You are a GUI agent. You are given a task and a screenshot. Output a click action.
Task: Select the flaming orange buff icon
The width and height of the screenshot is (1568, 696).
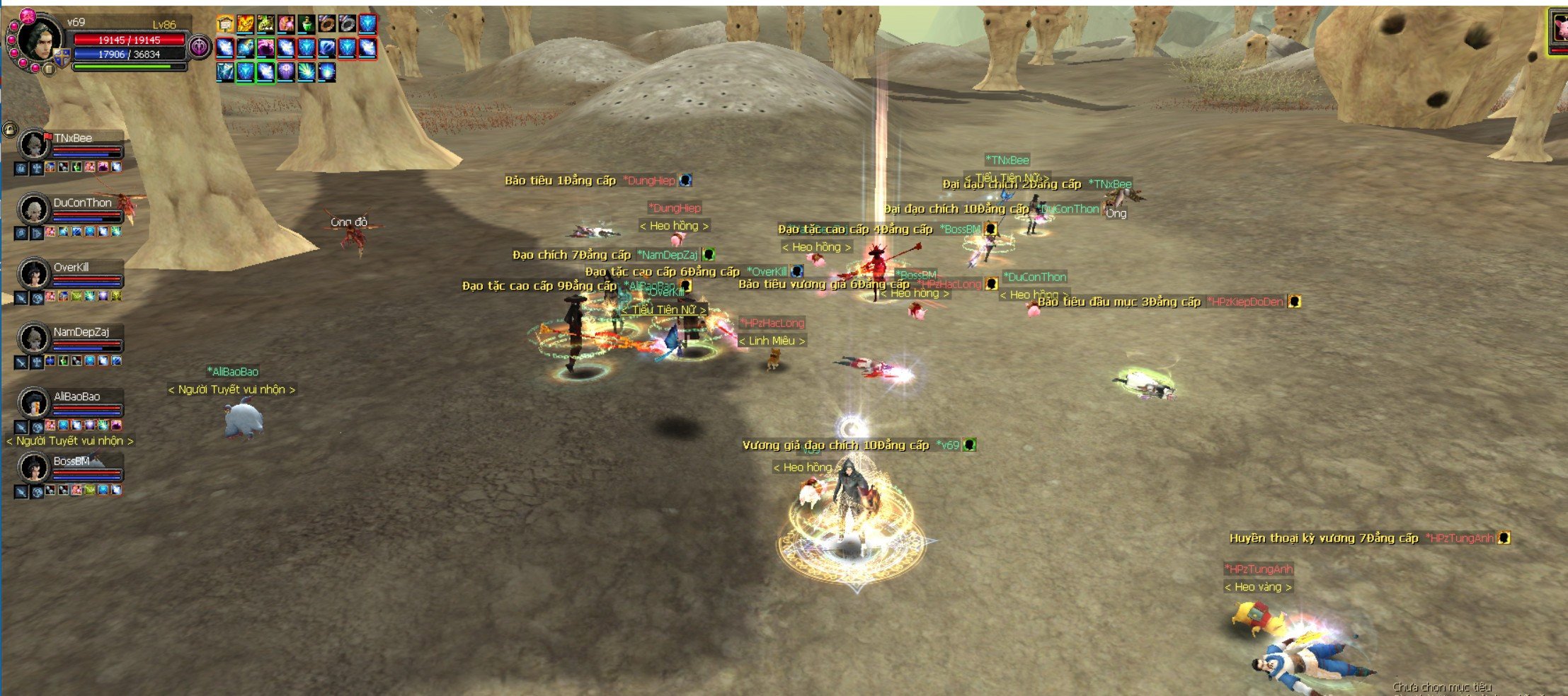point(246,25)
